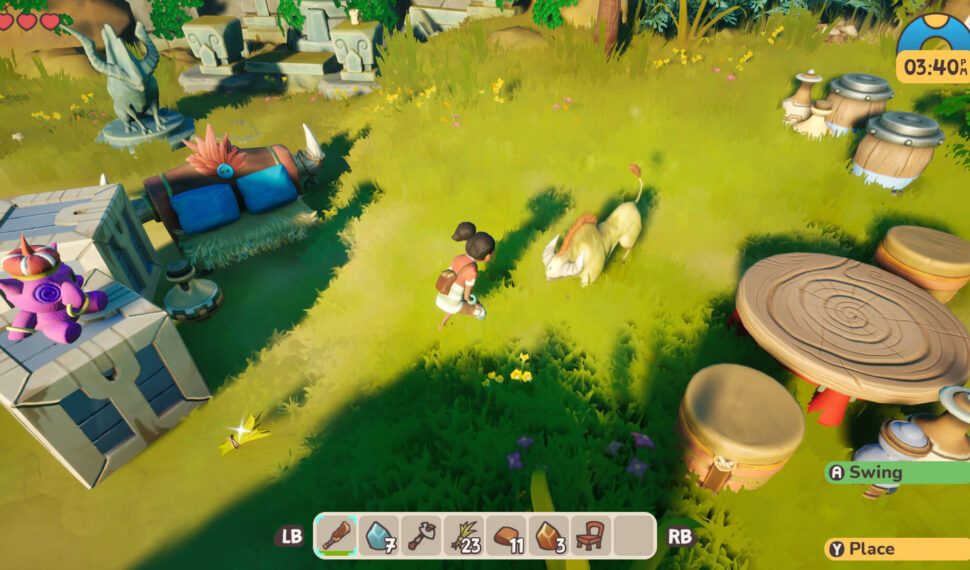Select the brown stone stack of 11
Screen dimensions: 970x570
pyautogui.click(x=507, y=535)
